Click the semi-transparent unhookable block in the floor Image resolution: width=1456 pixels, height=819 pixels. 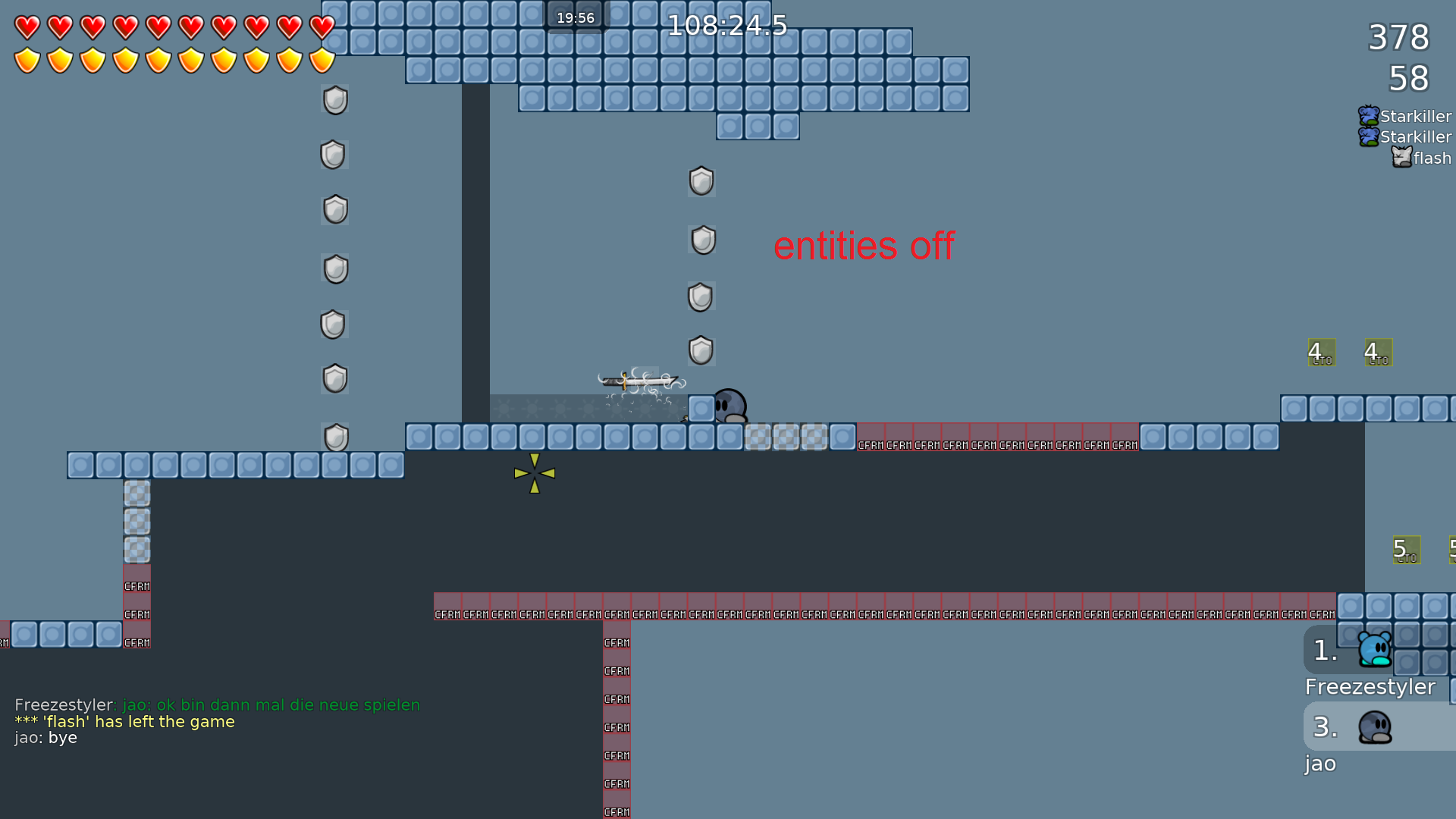click(785, 436)
